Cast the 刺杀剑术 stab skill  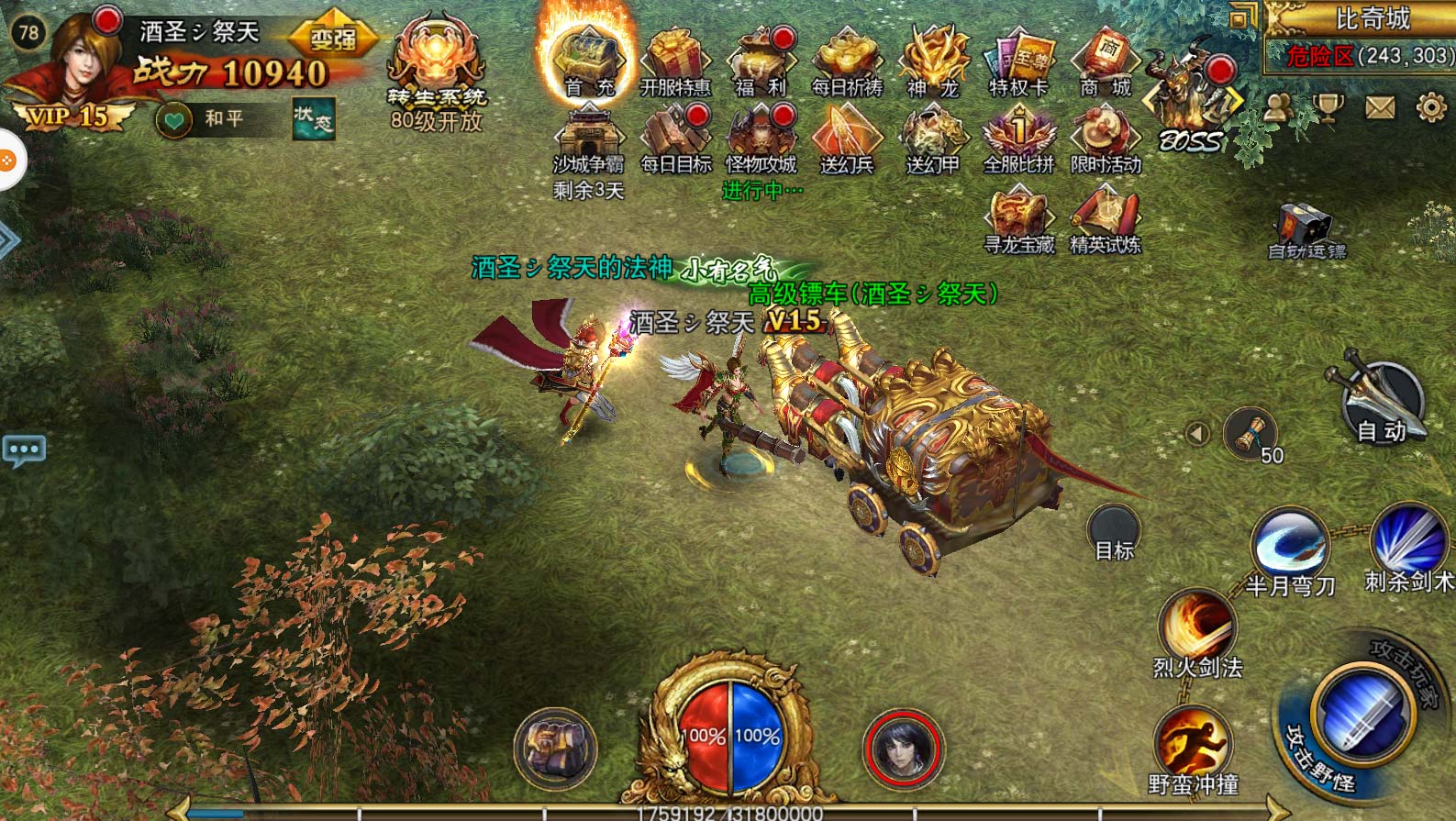tap(1408, 543)
